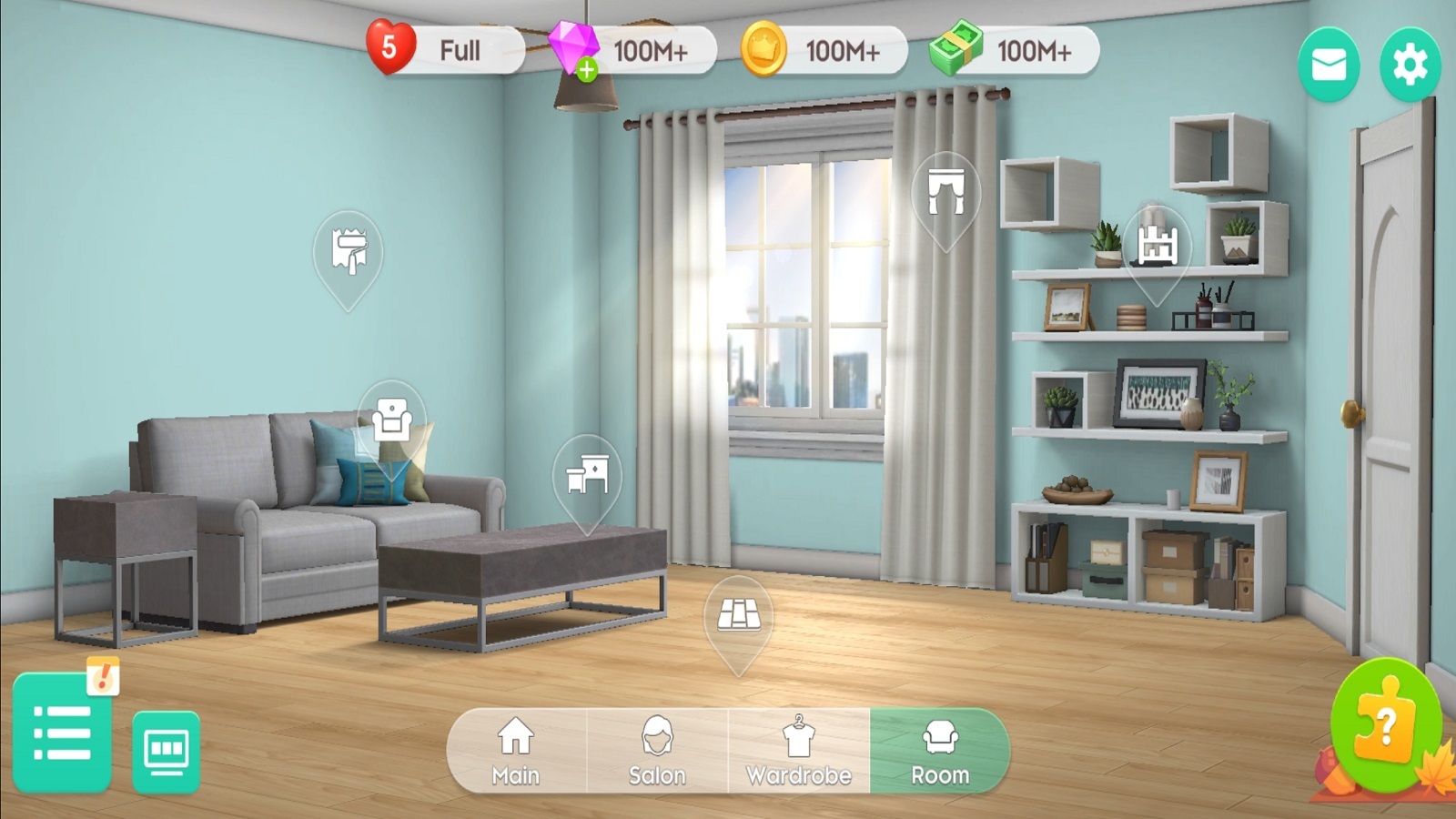Change the wall paint marker

349,251
